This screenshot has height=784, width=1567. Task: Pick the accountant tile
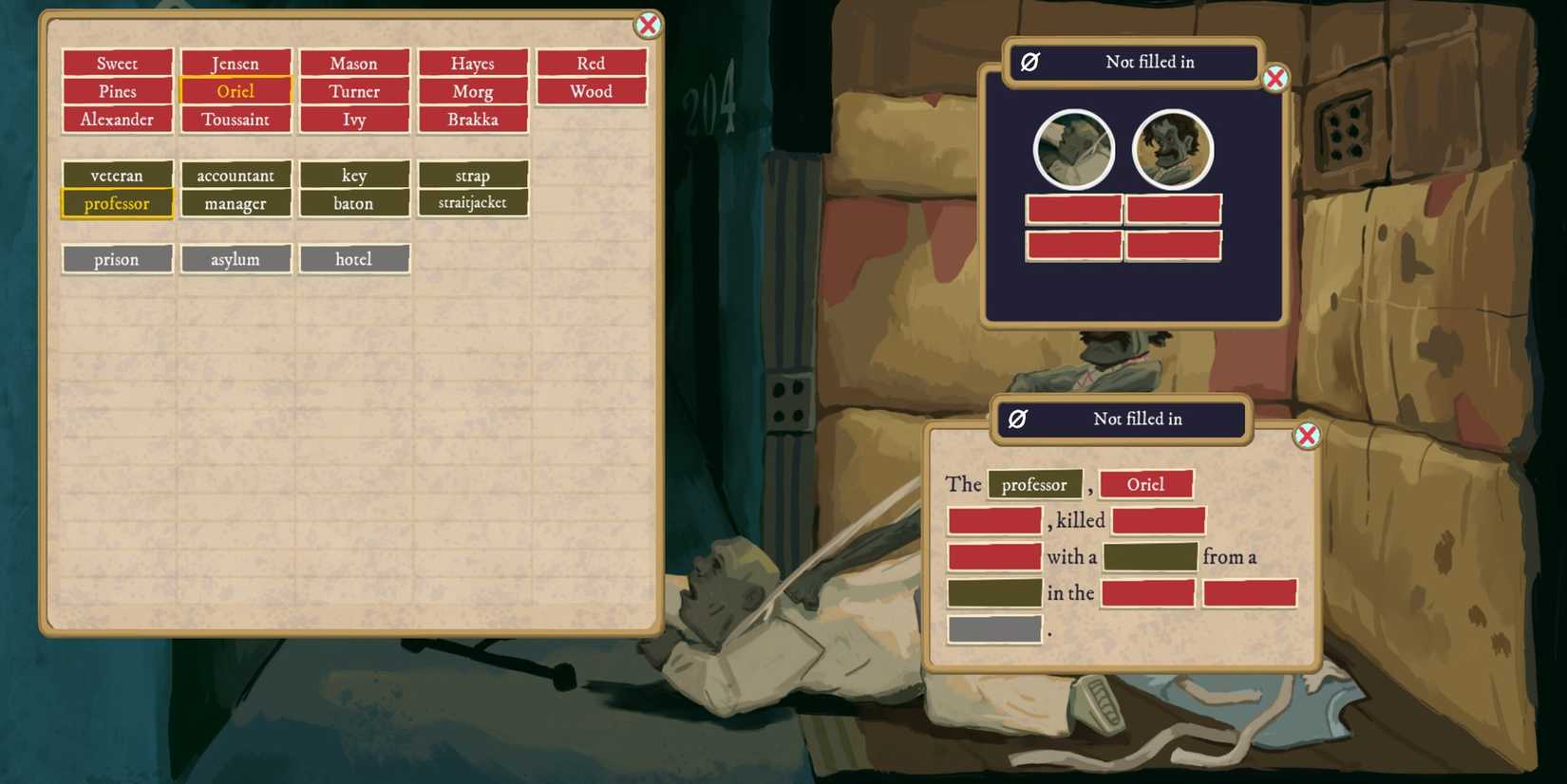click(236, 176)
